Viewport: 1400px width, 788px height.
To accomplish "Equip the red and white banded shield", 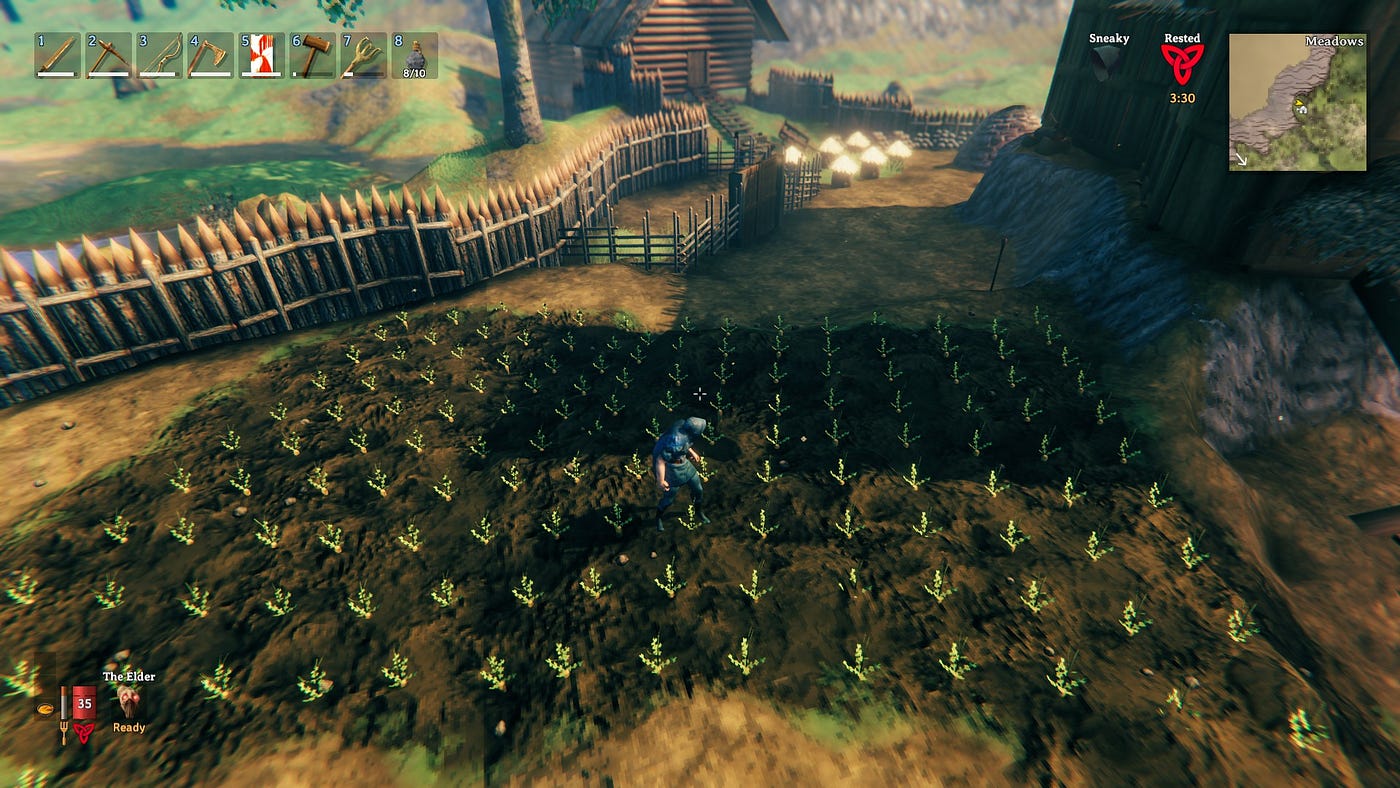I will 262,56.
